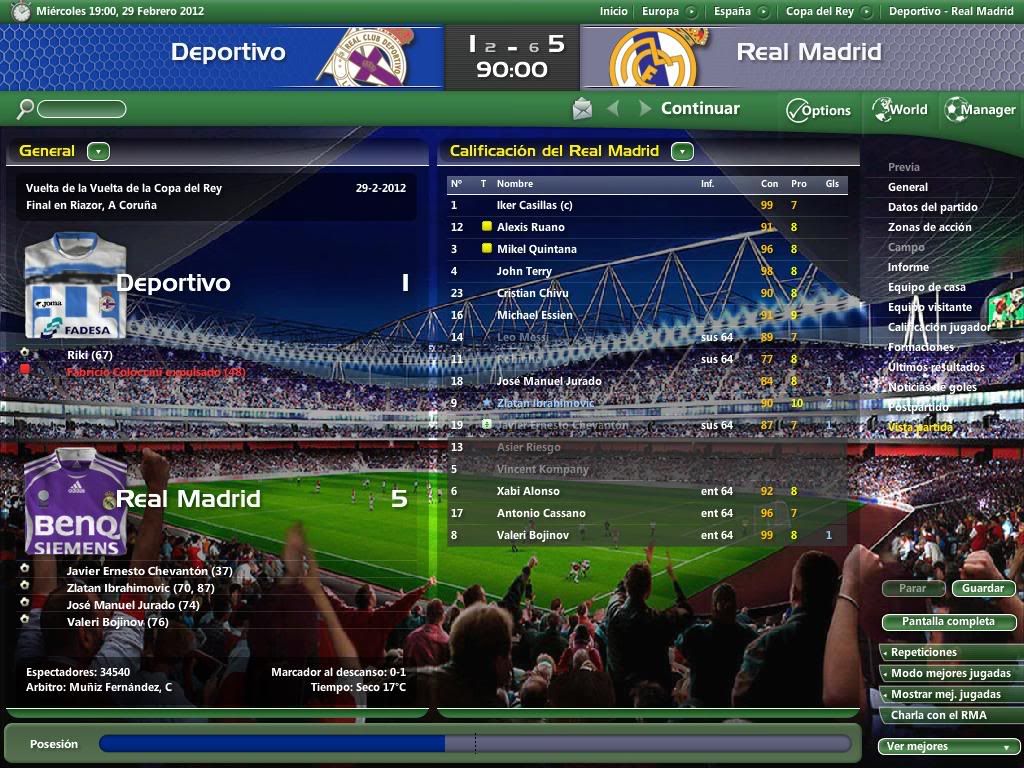Click the search field
Screen dimensions: 1024x768
tap(81, 110)
